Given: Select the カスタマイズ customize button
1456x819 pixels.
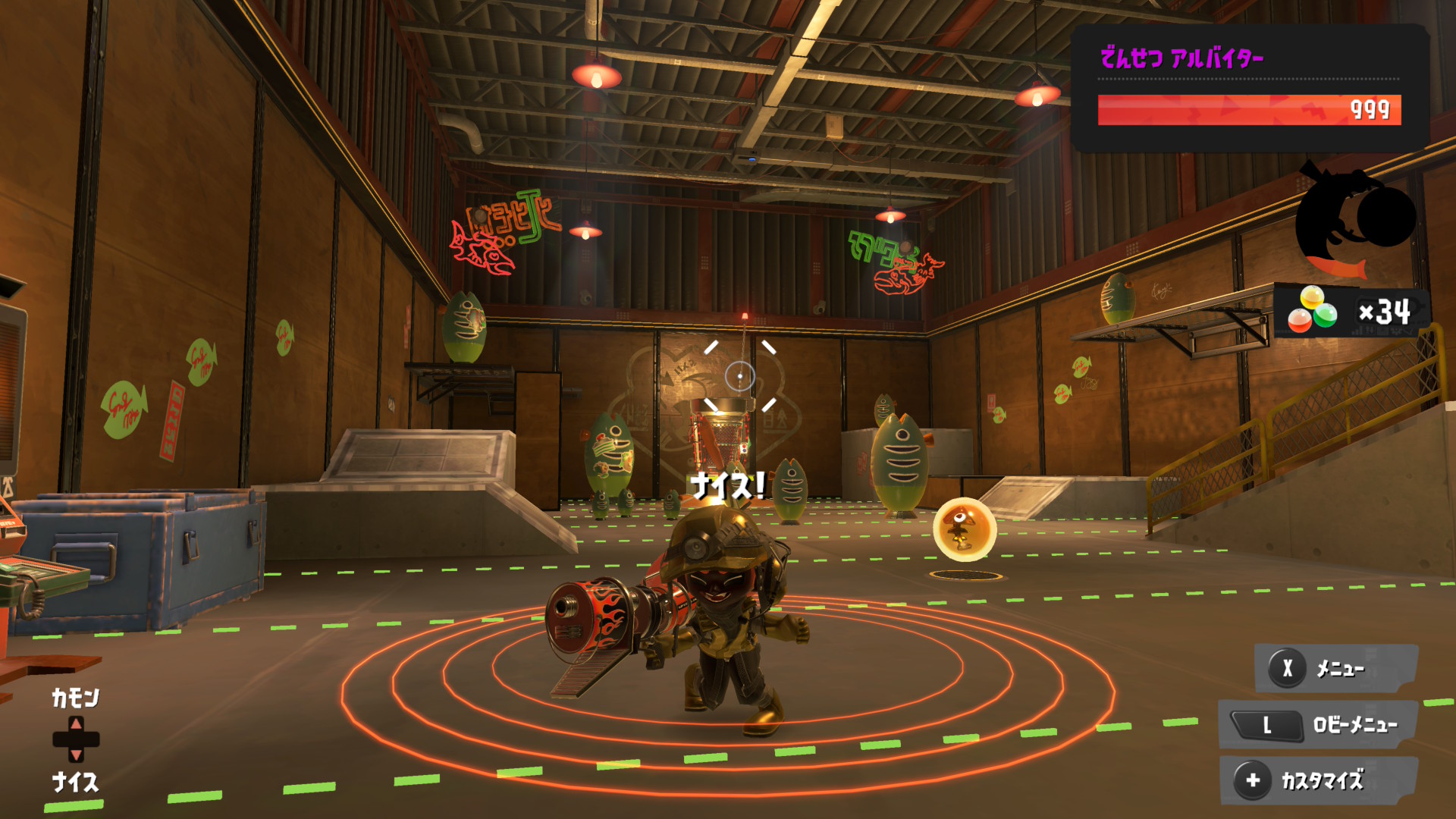Looking at the screenshot, I should coord(1318,780).
